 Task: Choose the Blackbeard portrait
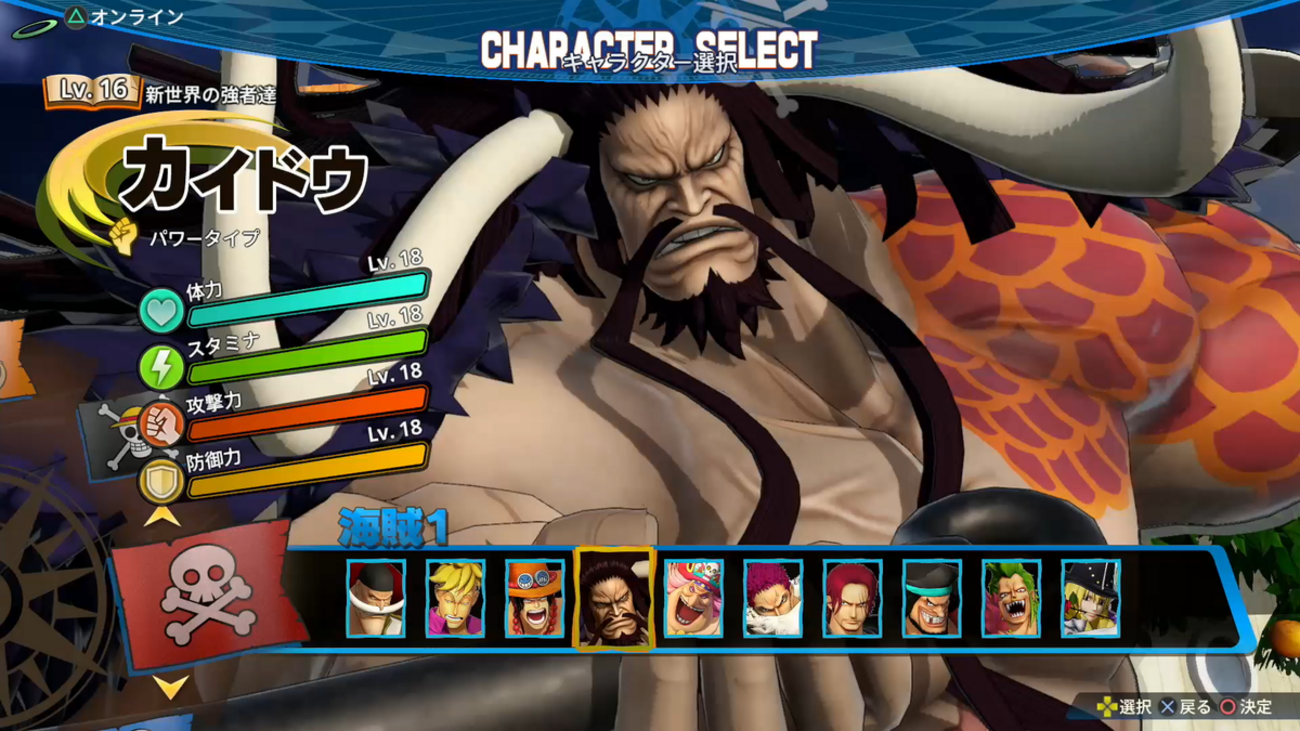[x=932, y=598]
